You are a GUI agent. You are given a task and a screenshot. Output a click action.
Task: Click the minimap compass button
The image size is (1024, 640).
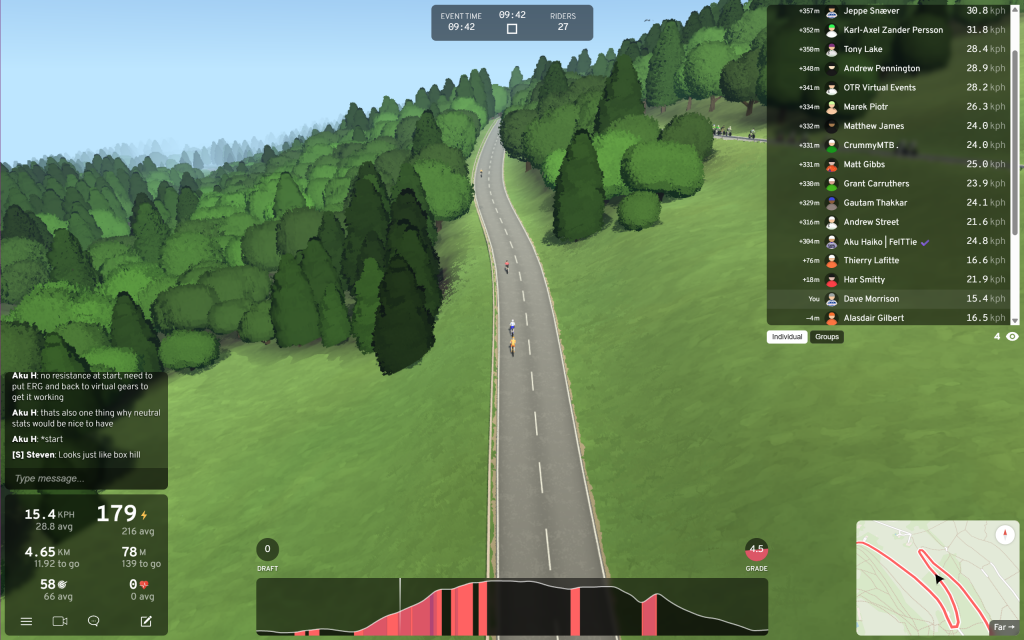point(1004,535)
